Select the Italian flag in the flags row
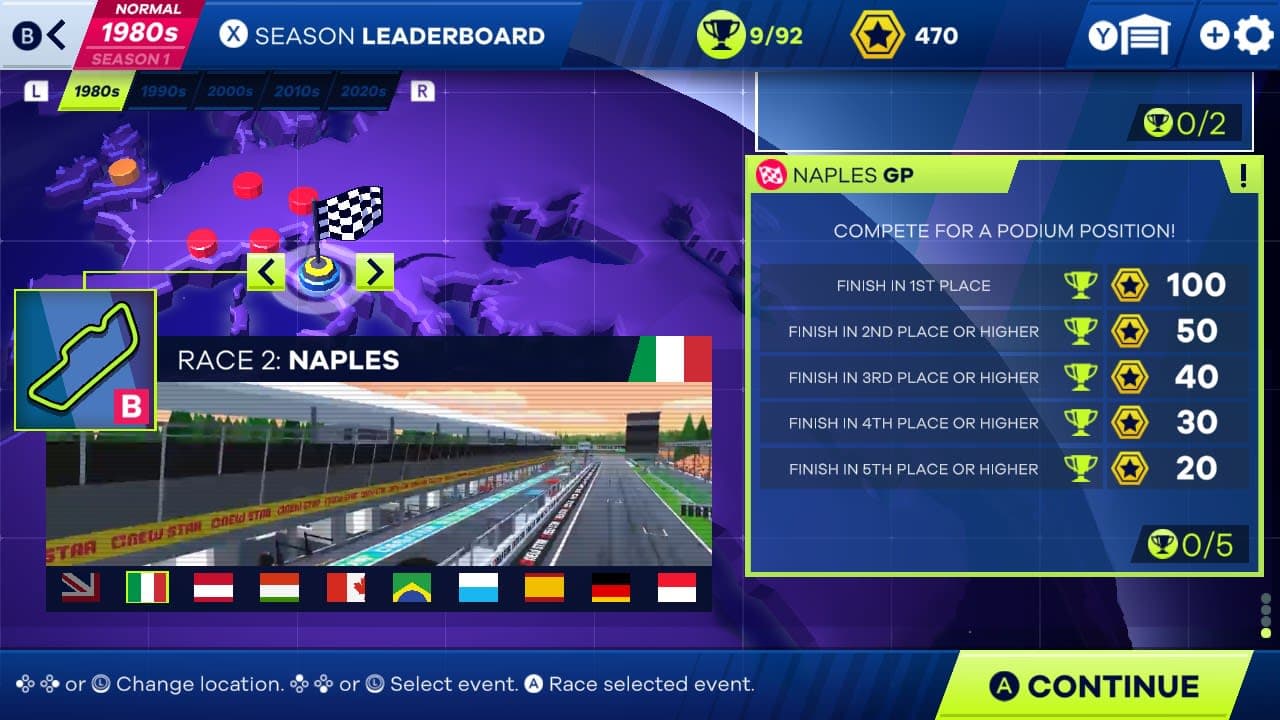The image size is (1280, 720). coord(148,588)
